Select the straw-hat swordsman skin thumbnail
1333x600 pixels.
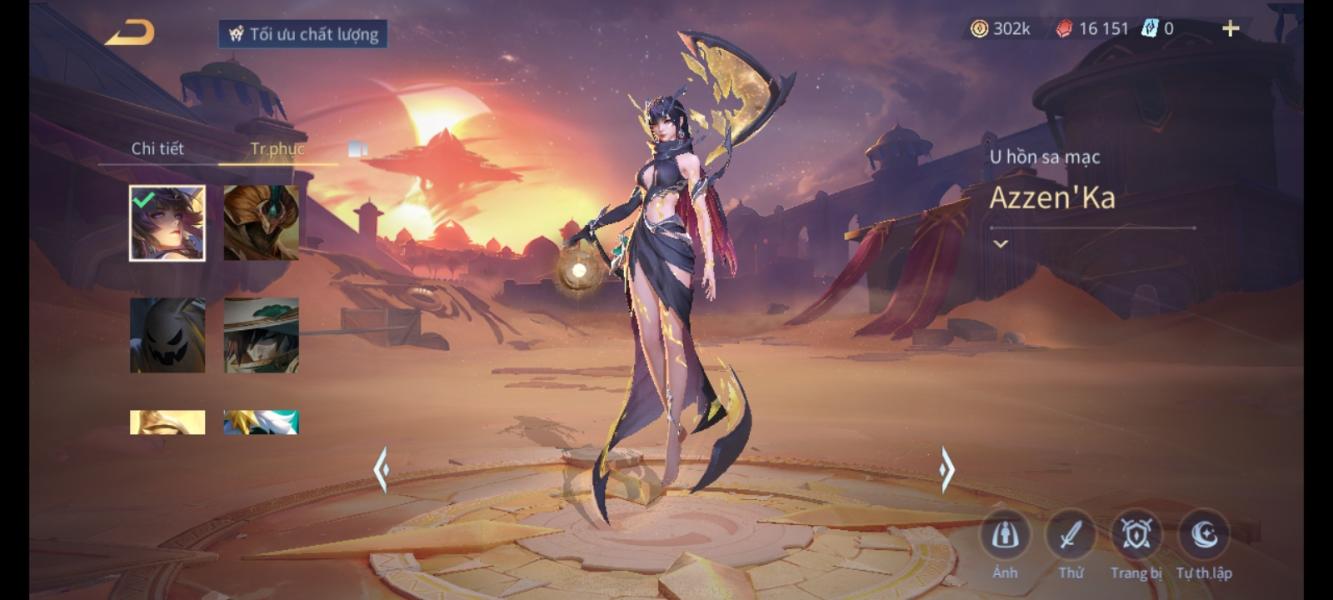click(261, 335)
